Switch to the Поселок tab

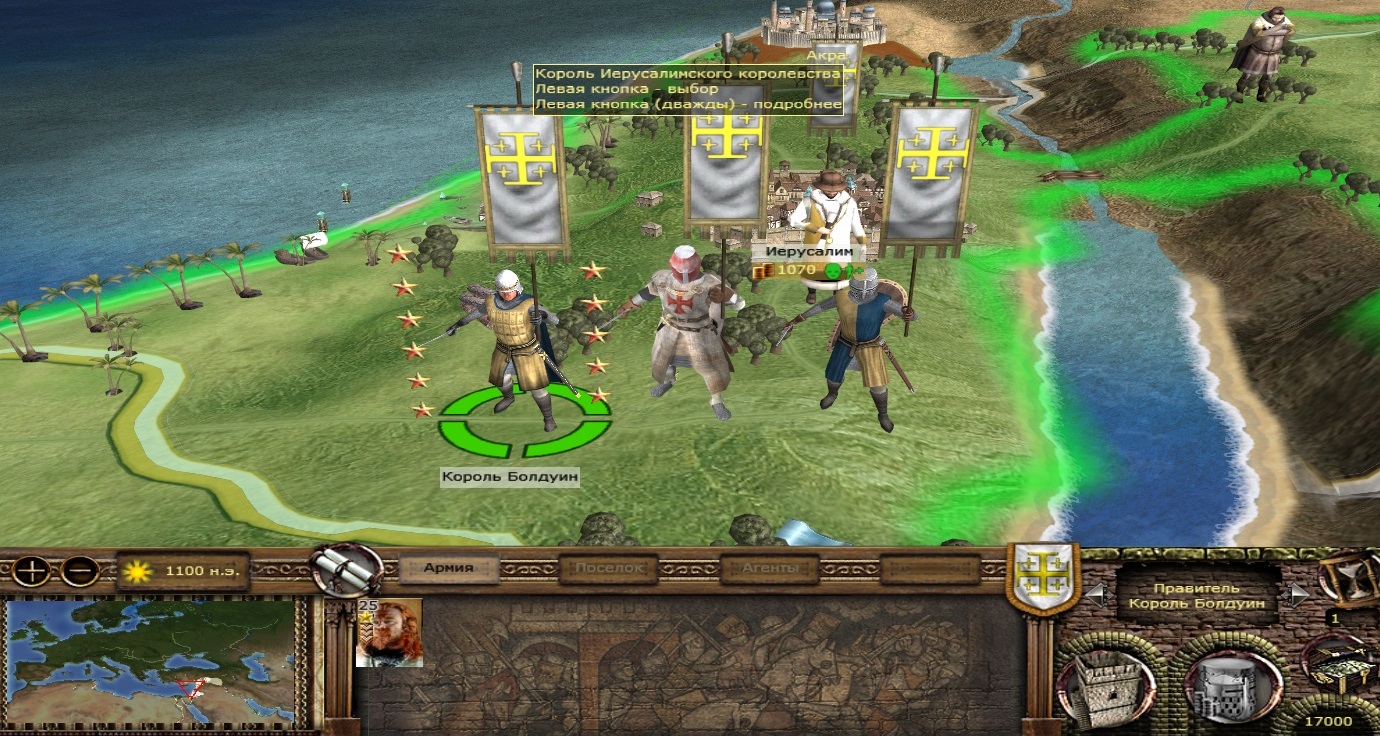[x=608, y=569]
